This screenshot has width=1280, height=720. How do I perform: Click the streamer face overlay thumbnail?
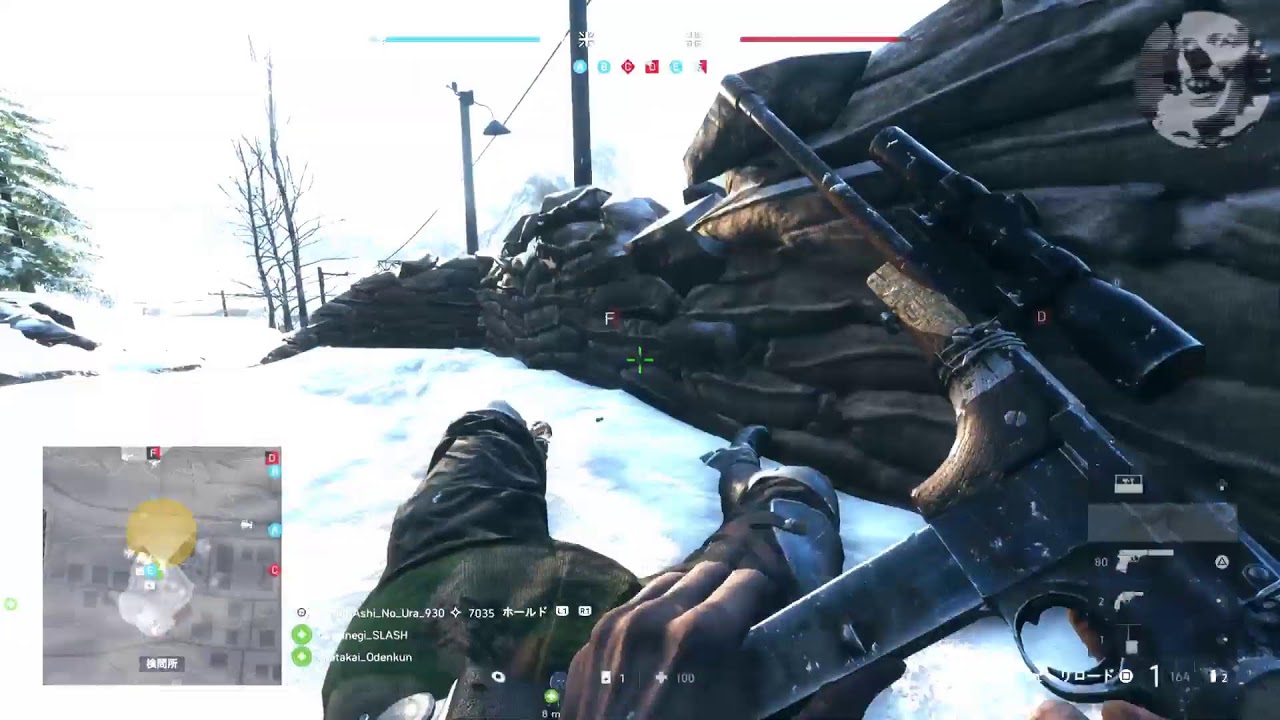(x=1203, y=78)
